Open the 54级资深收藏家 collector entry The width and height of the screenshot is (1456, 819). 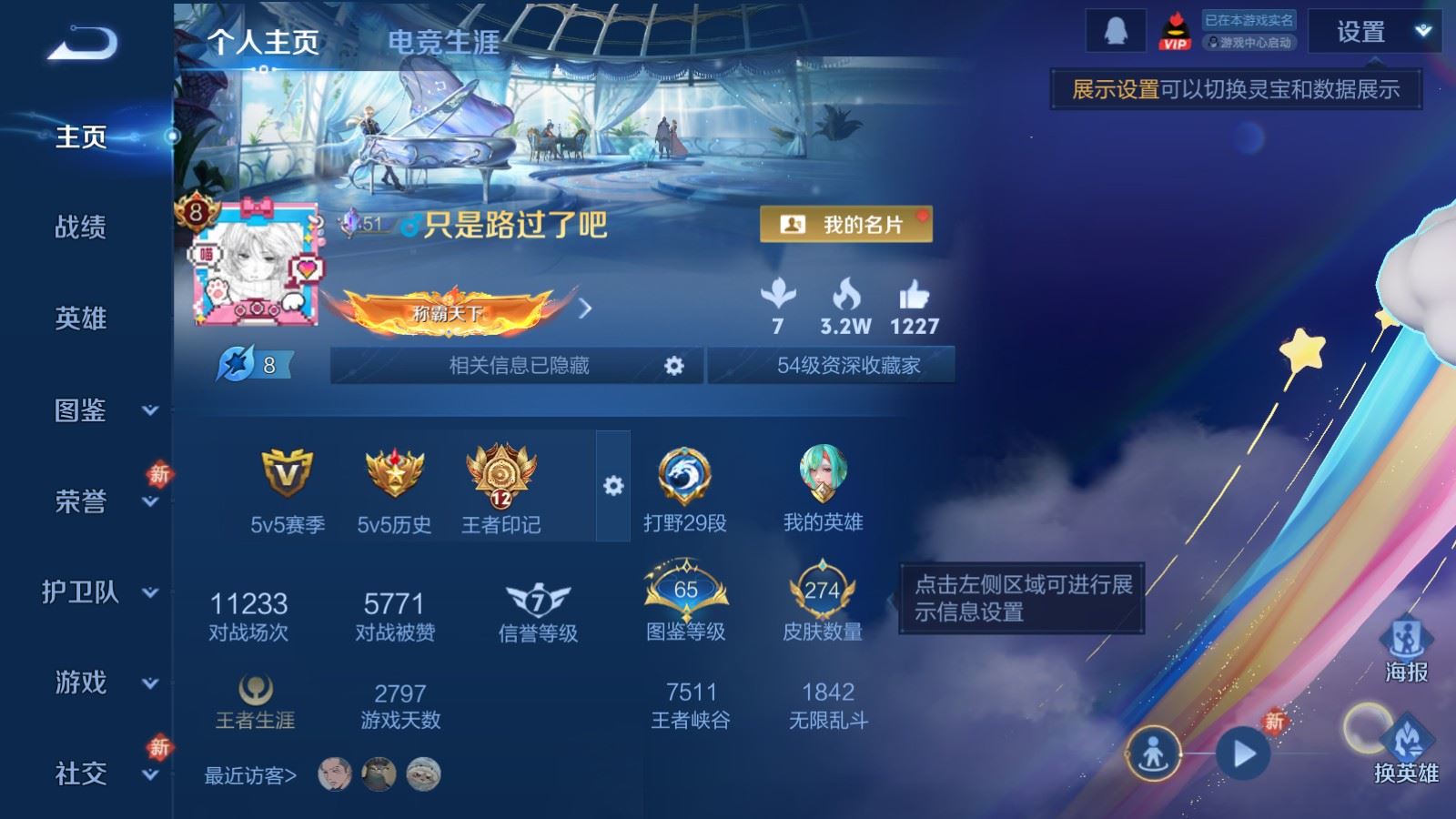coord(848,366)
